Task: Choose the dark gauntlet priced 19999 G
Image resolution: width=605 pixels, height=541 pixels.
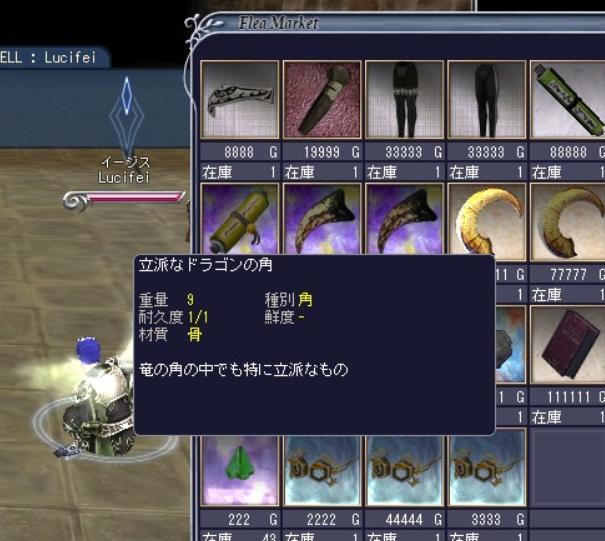Action: tap(322, 100)
